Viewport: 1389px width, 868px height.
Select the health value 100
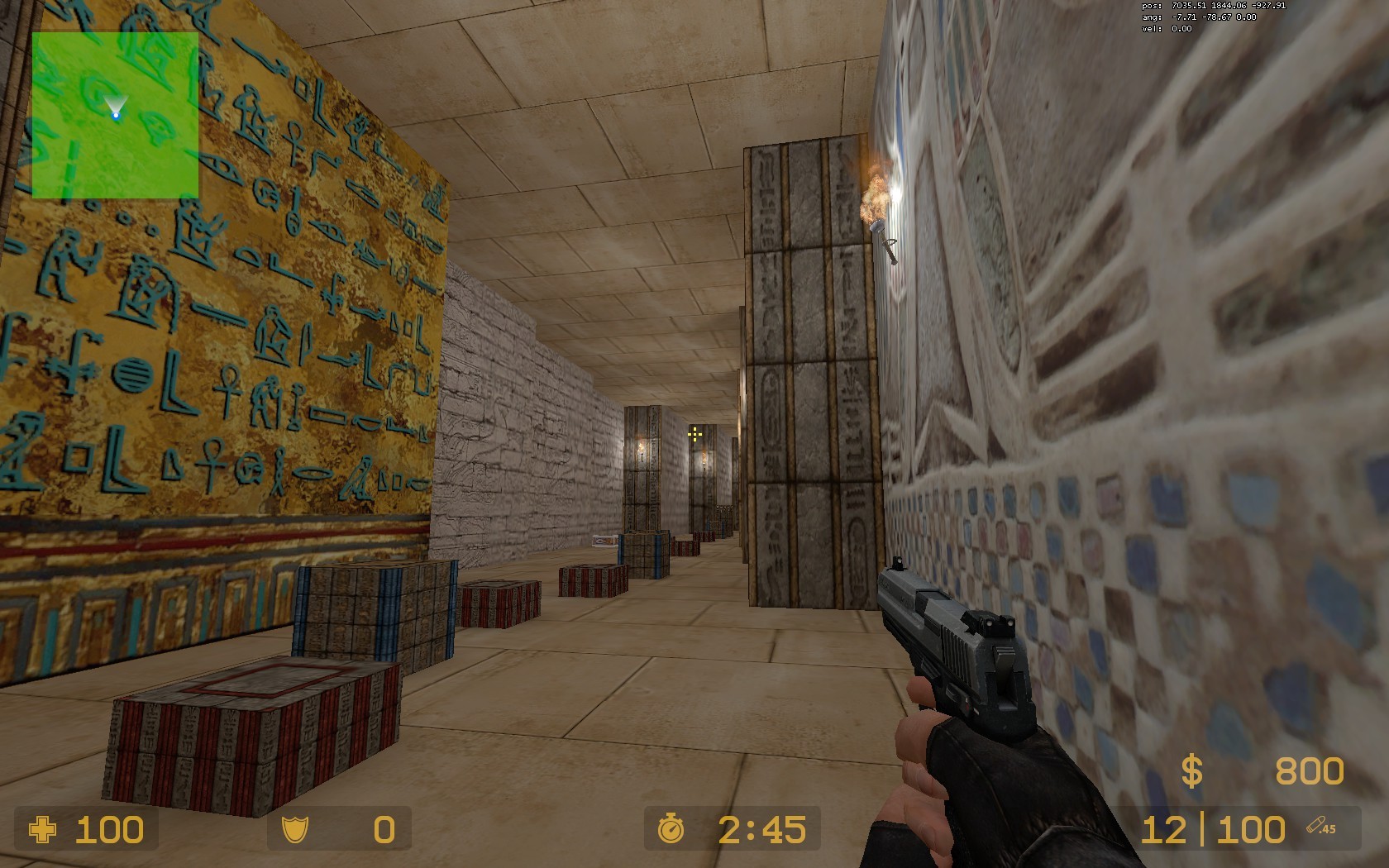coord(107,829)
